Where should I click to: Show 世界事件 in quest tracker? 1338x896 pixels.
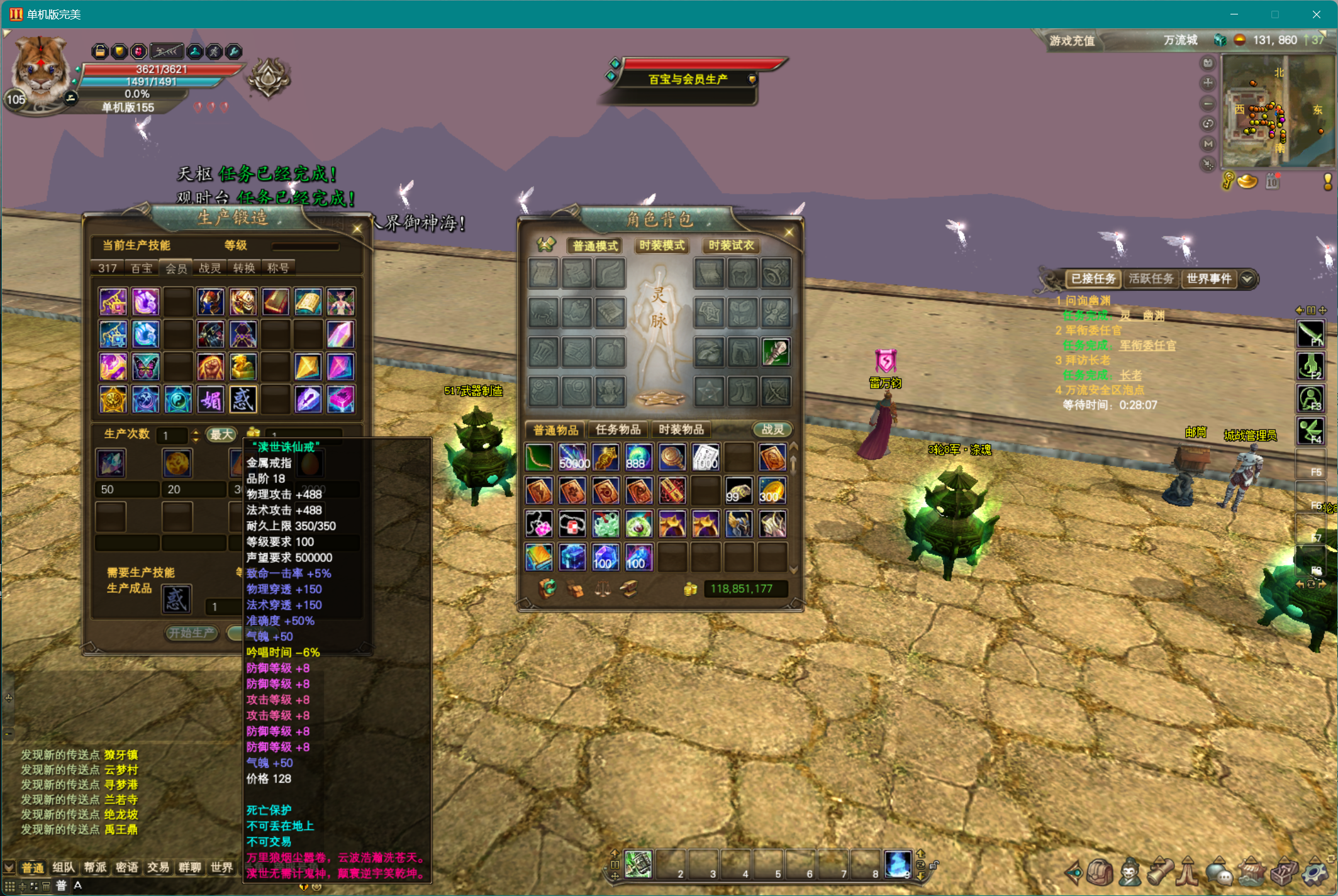(1208, 279)
